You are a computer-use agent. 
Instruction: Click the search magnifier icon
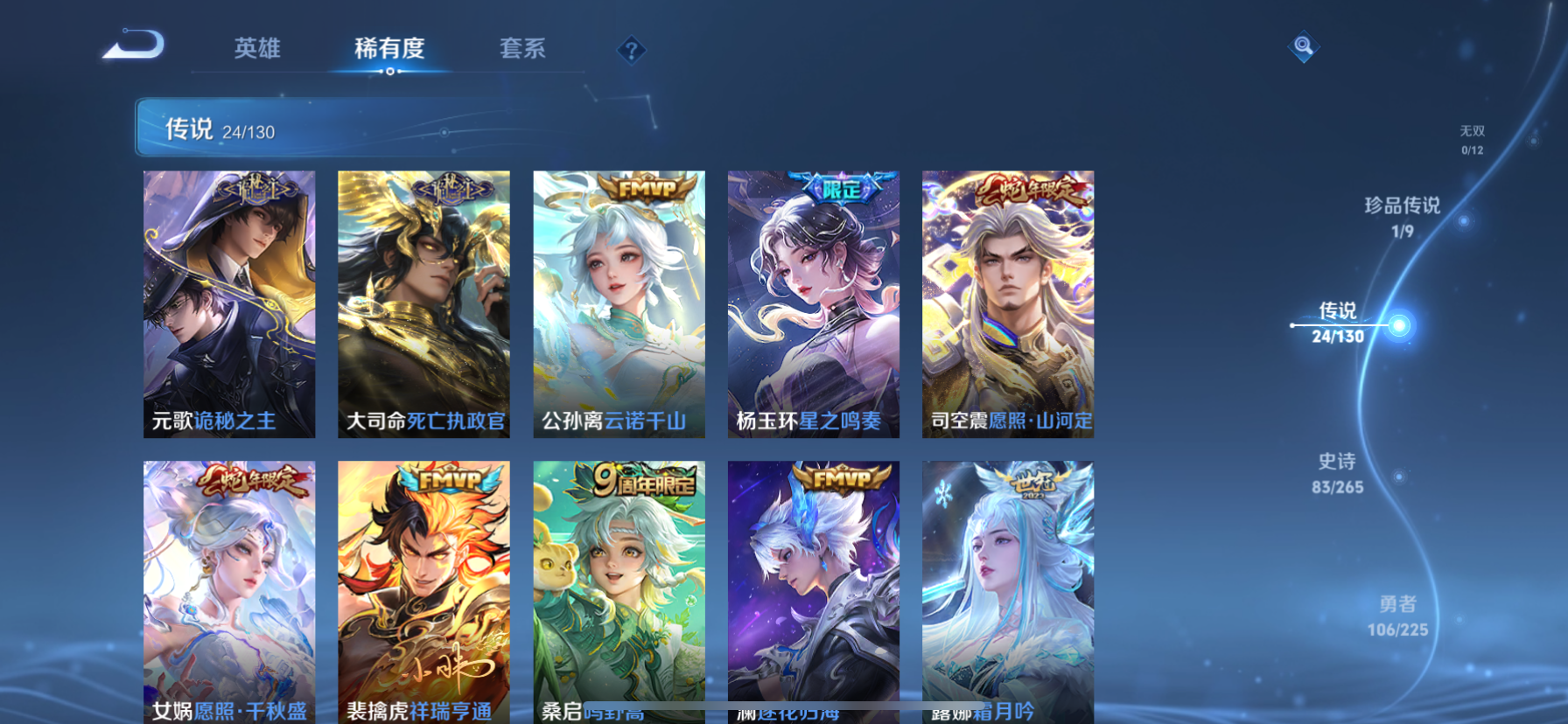(x=1303, y=47)
